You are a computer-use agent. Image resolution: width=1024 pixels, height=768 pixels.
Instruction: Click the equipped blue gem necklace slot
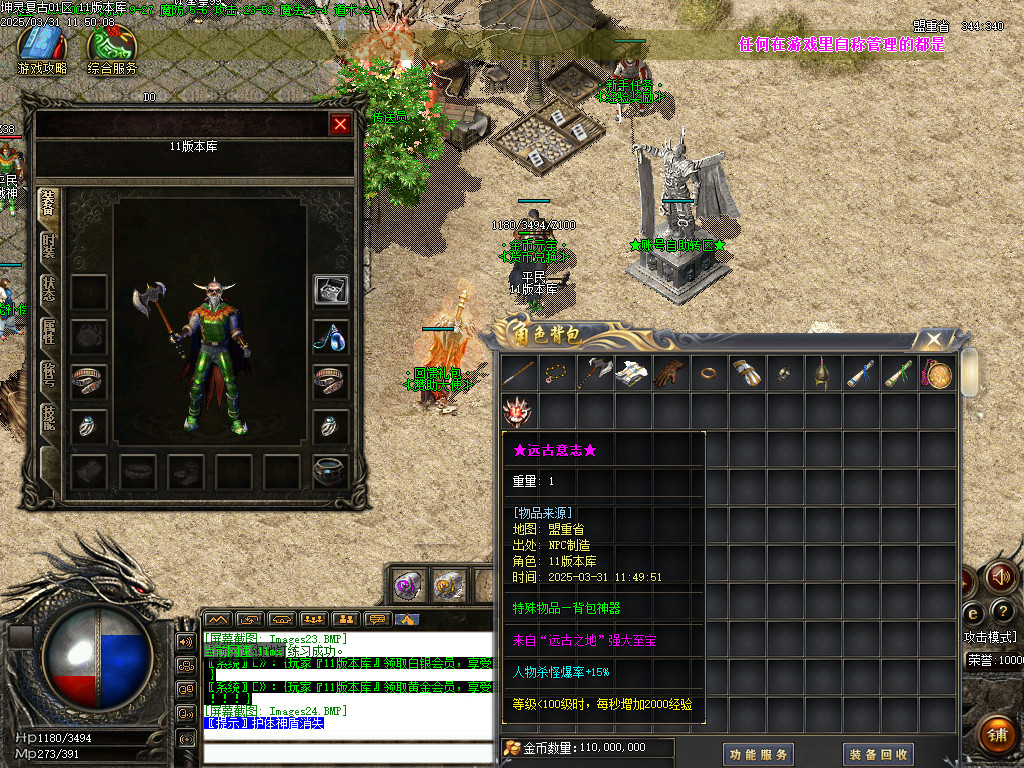click(330, 337)
